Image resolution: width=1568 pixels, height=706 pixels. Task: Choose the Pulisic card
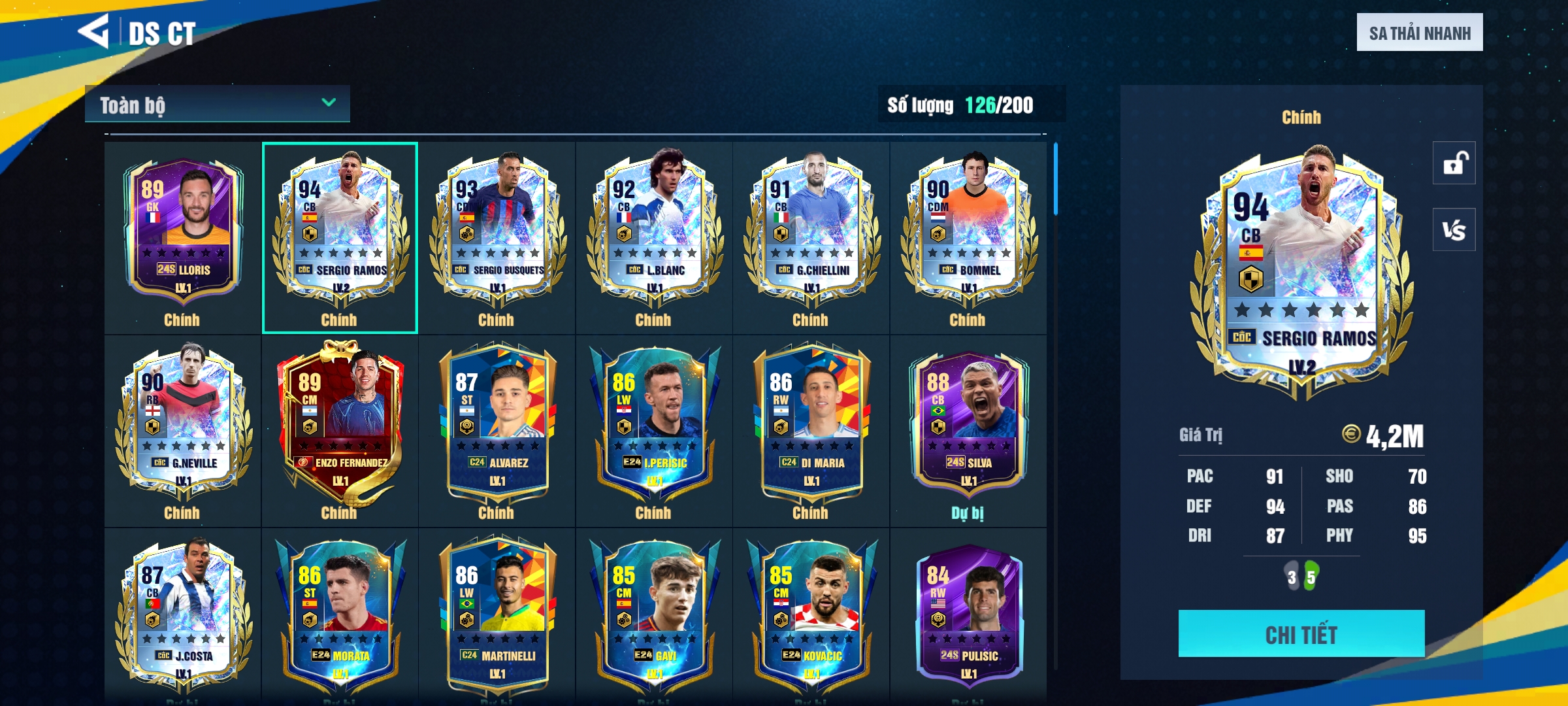pos(968,614)
